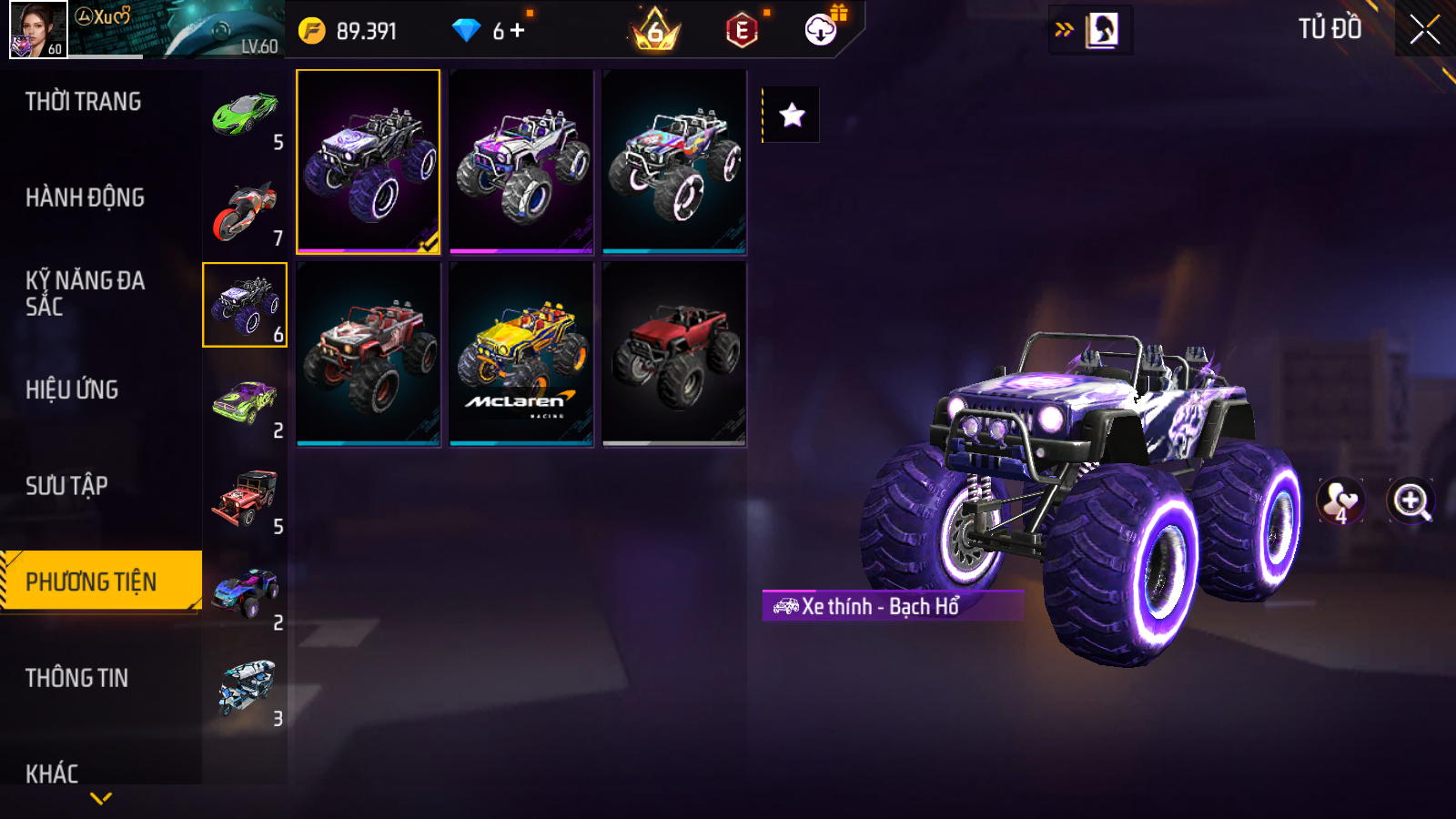Open the Thông Tin tab
This screenshot has width=1456, height=819.
coord(77,678)
